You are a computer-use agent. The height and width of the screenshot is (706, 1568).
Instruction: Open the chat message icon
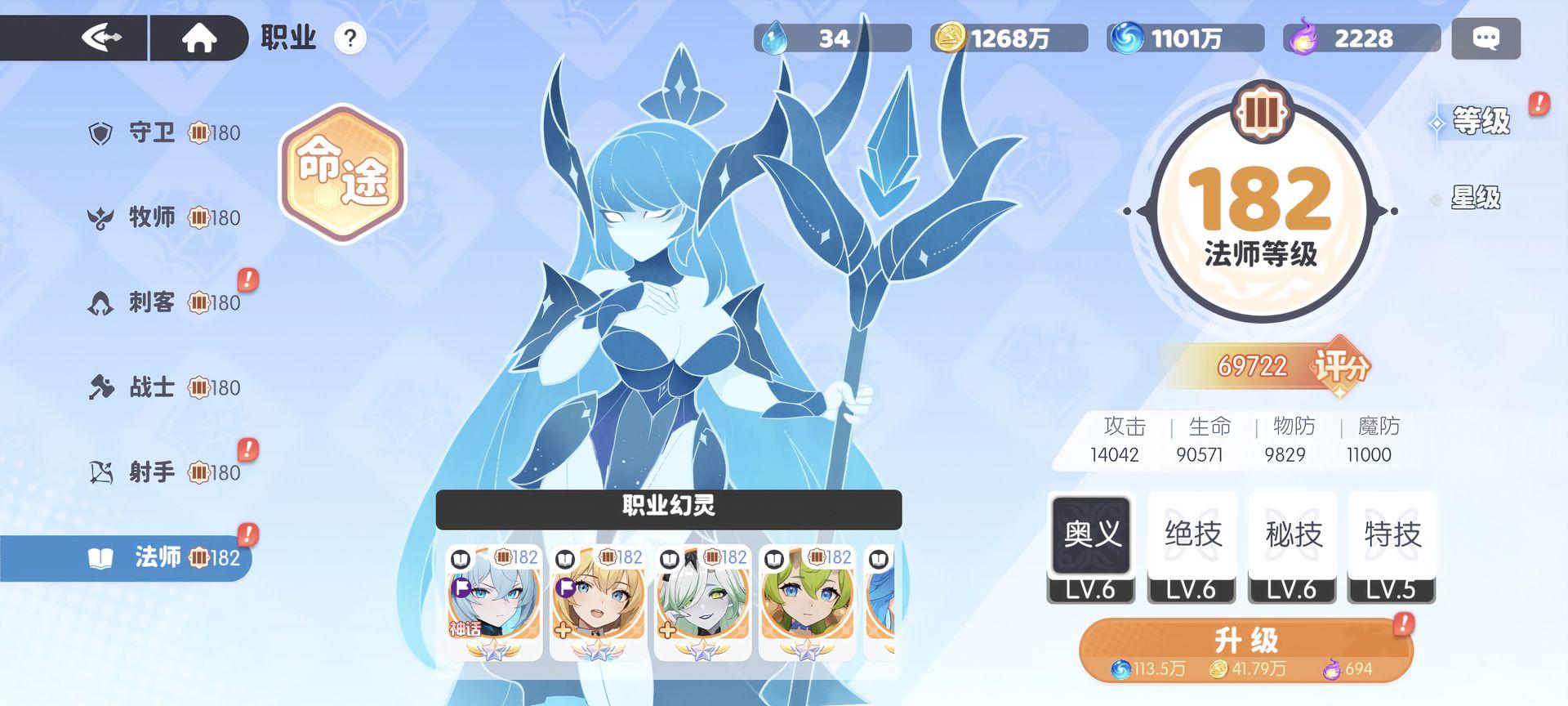tap(1486, 36)
